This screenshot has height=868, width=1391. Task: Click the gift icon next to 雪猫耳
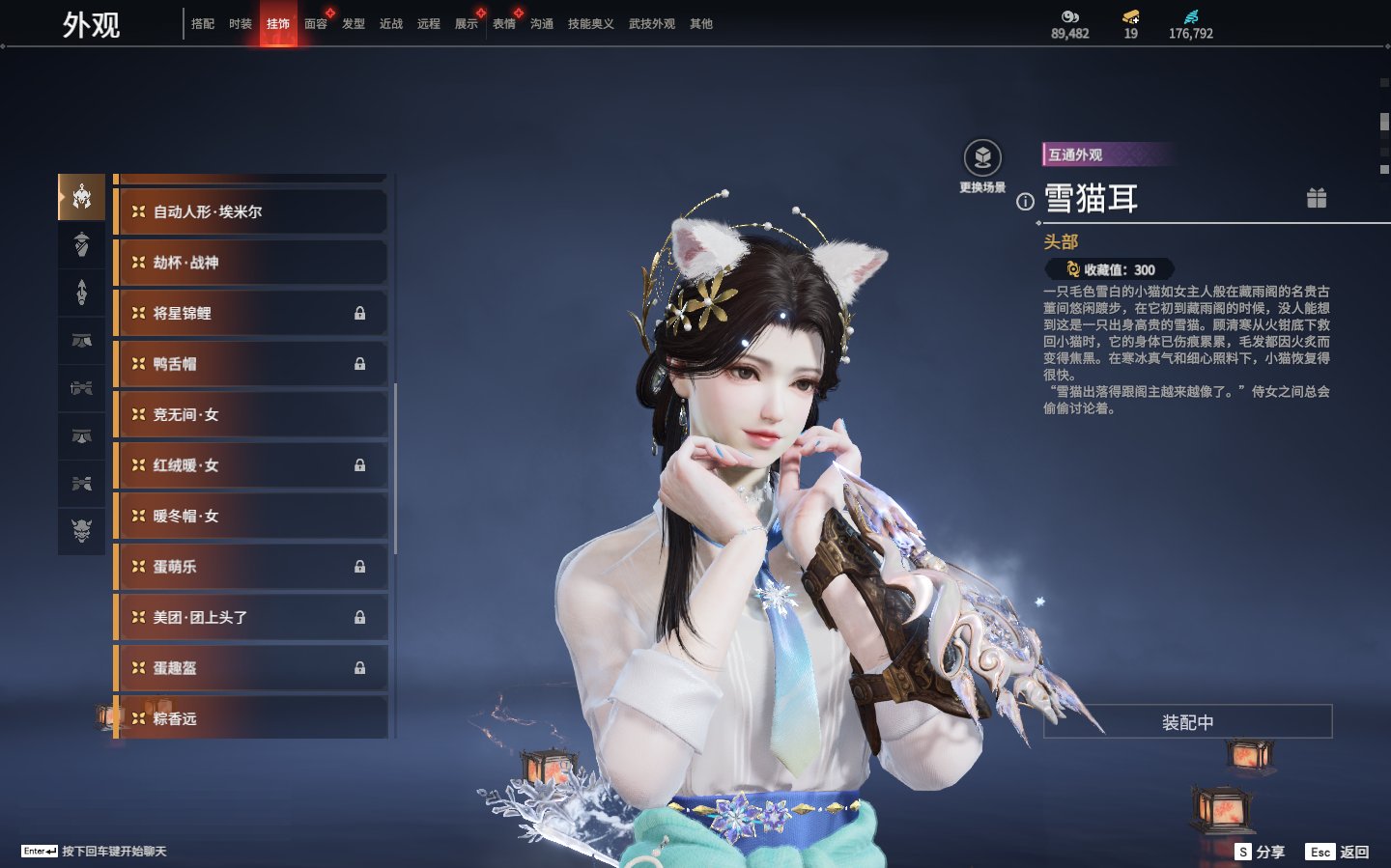1317,198
